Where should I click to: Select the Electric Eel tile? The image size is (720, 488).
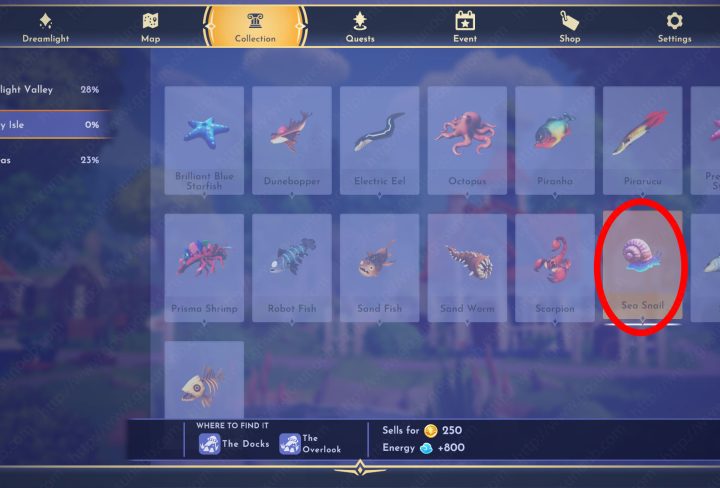(x=380, y=140)
